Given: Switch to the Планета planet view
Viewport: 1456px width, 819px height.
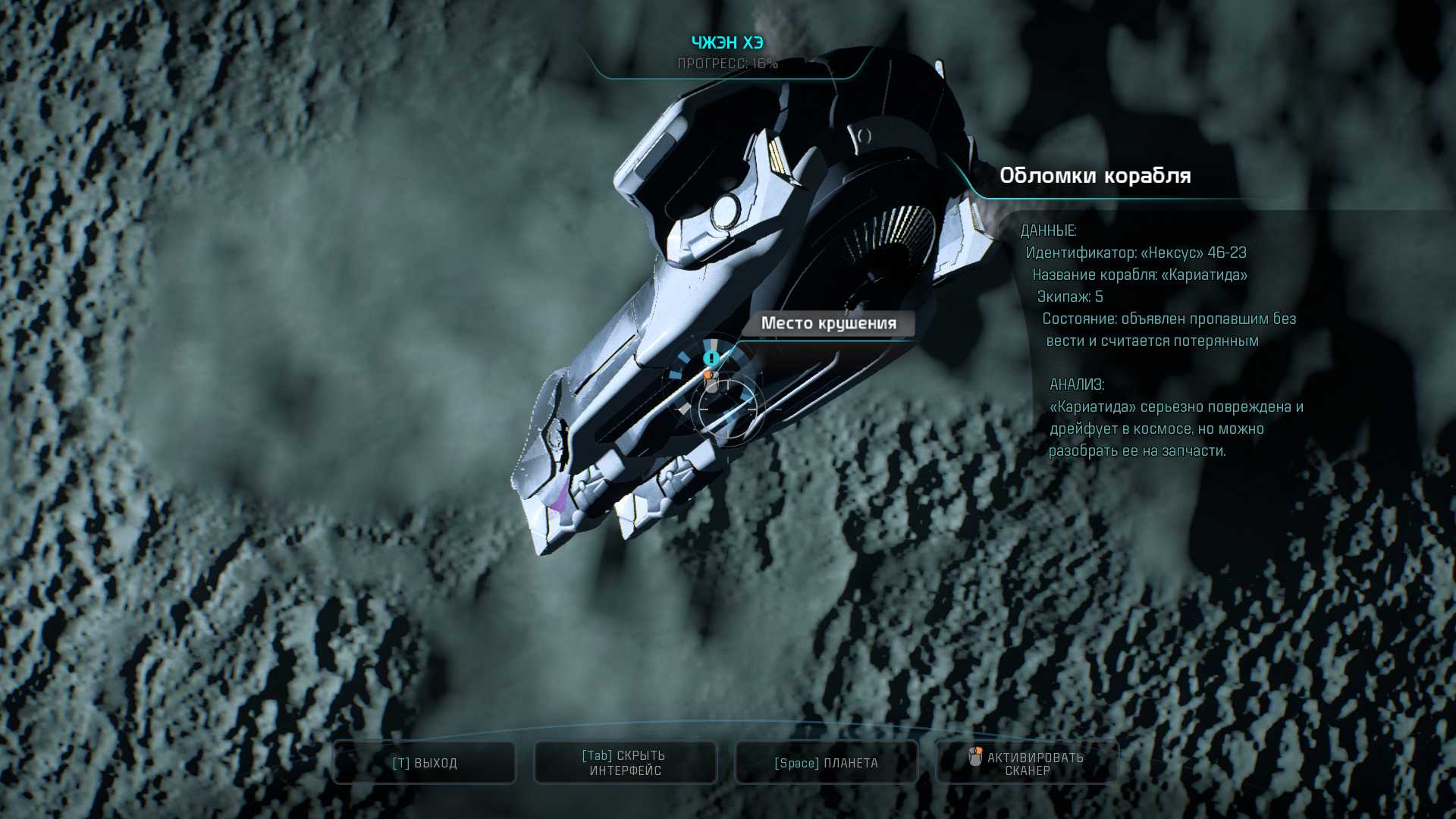Looking at the screenshot, I should (826, 763).
